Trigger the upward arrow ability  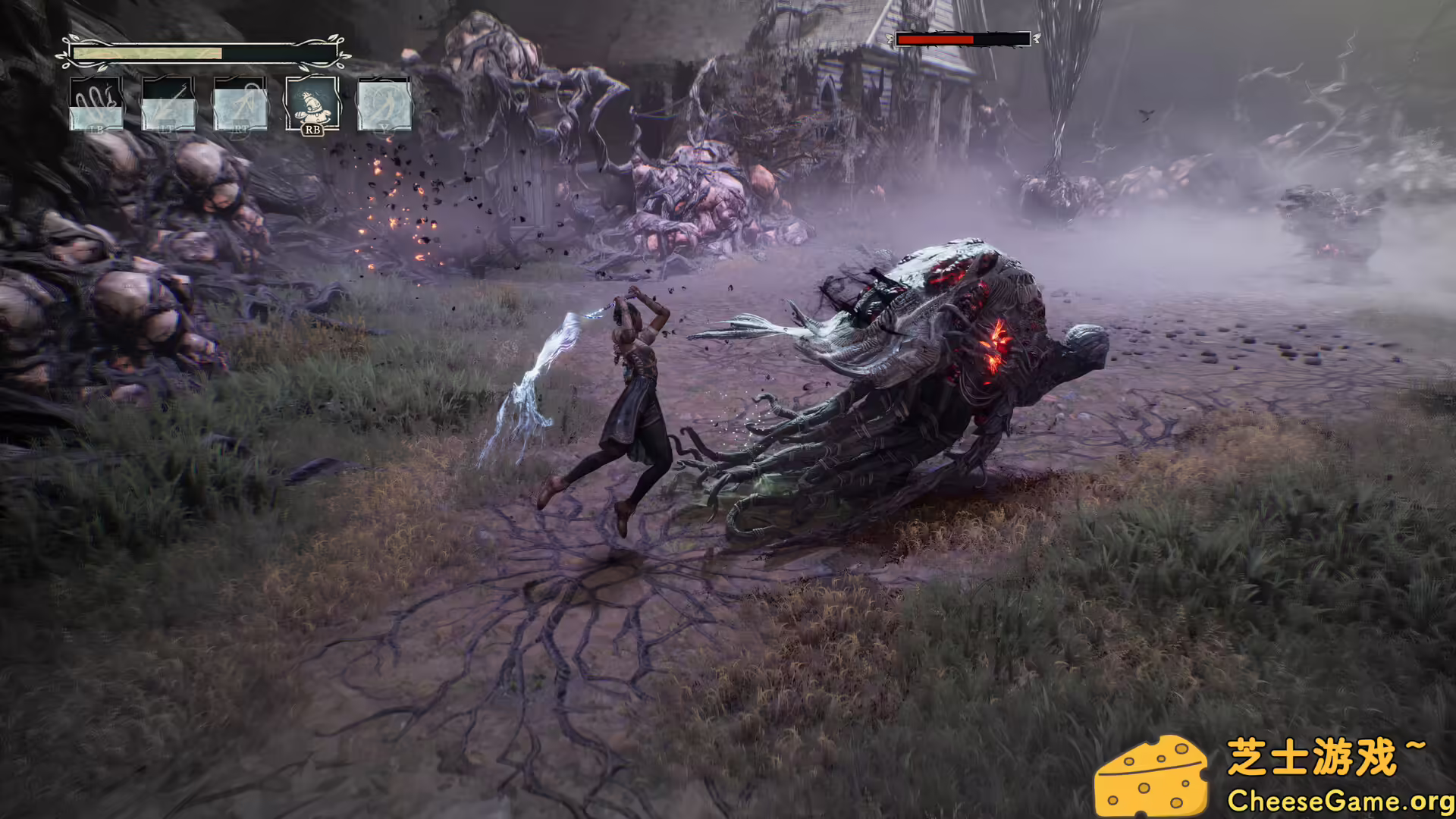coord(240,104)
